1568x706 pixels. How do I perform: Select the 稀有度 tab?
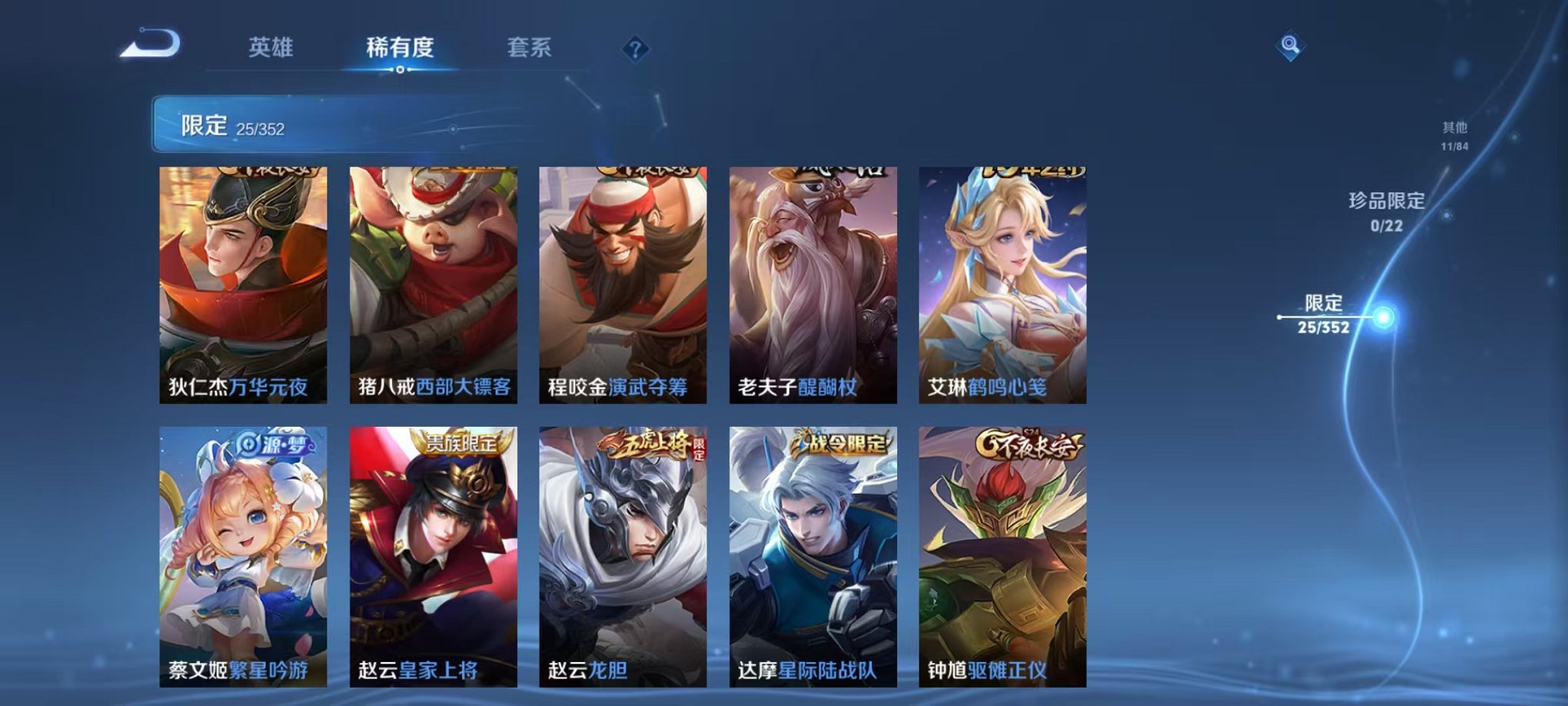[x=401, y=48]
